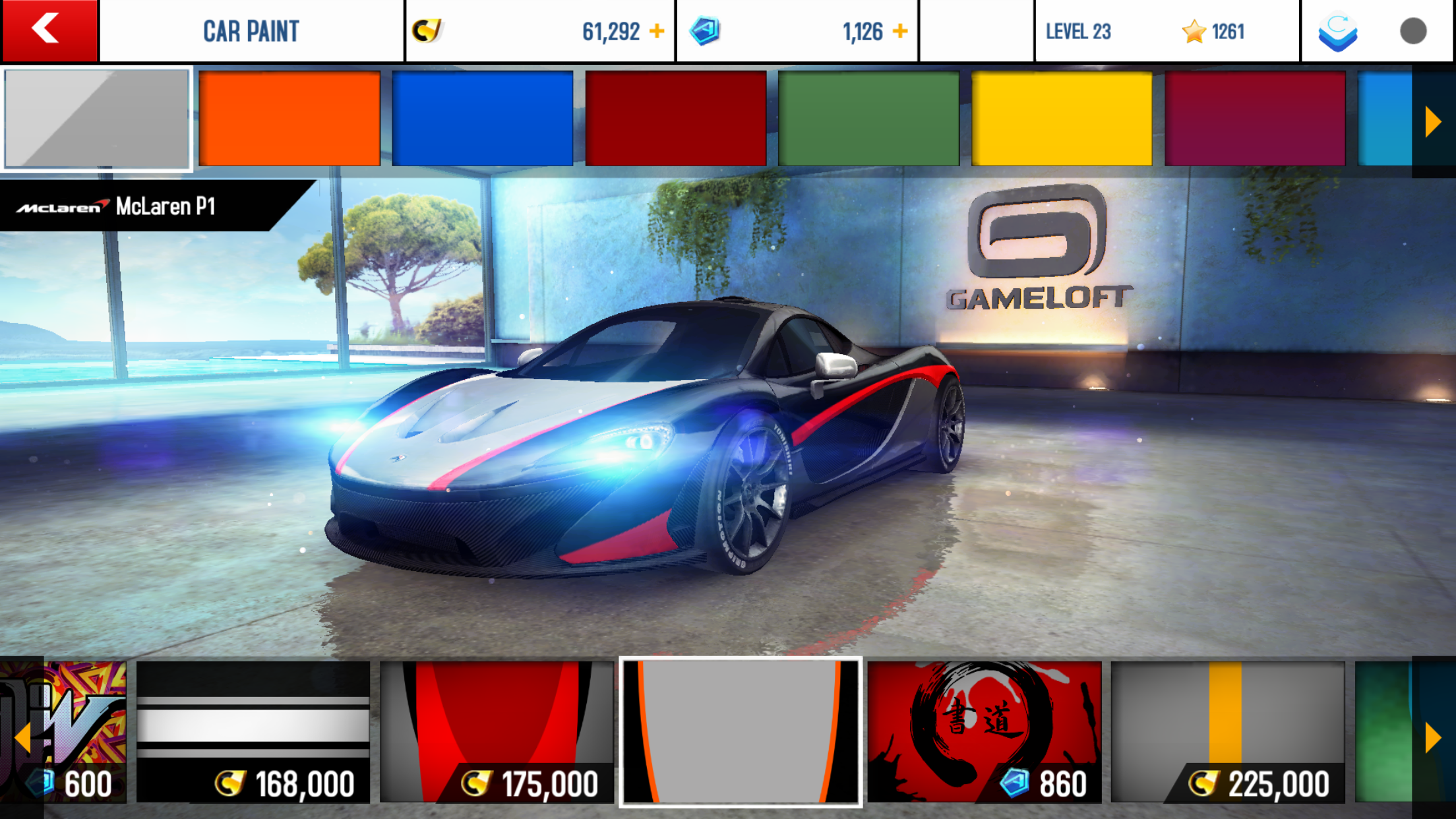The height and width of the screenshot is (819, 1456).
Task: Pick the crimson magenta paint swatch
Action: 1255,119
